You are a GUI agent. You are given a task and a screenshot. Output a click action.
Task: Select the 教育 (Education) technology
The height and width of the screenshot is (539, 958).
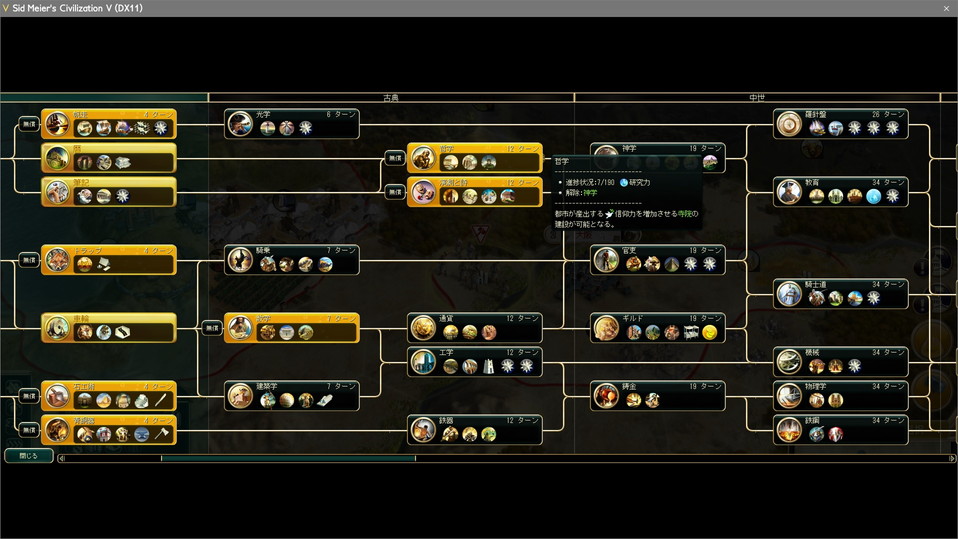840,191
